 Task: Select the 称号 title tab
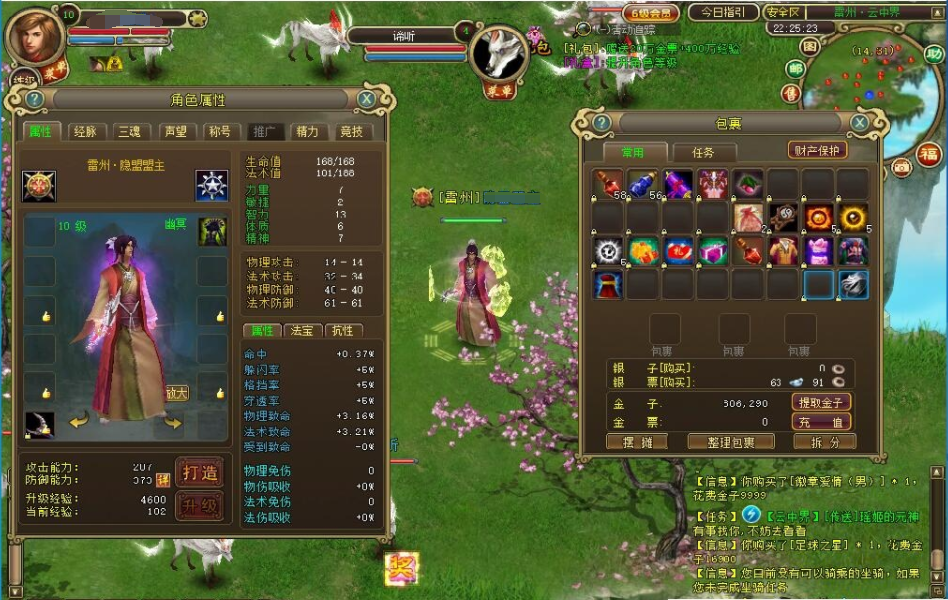pyautogui.click(x=218, y=131)
